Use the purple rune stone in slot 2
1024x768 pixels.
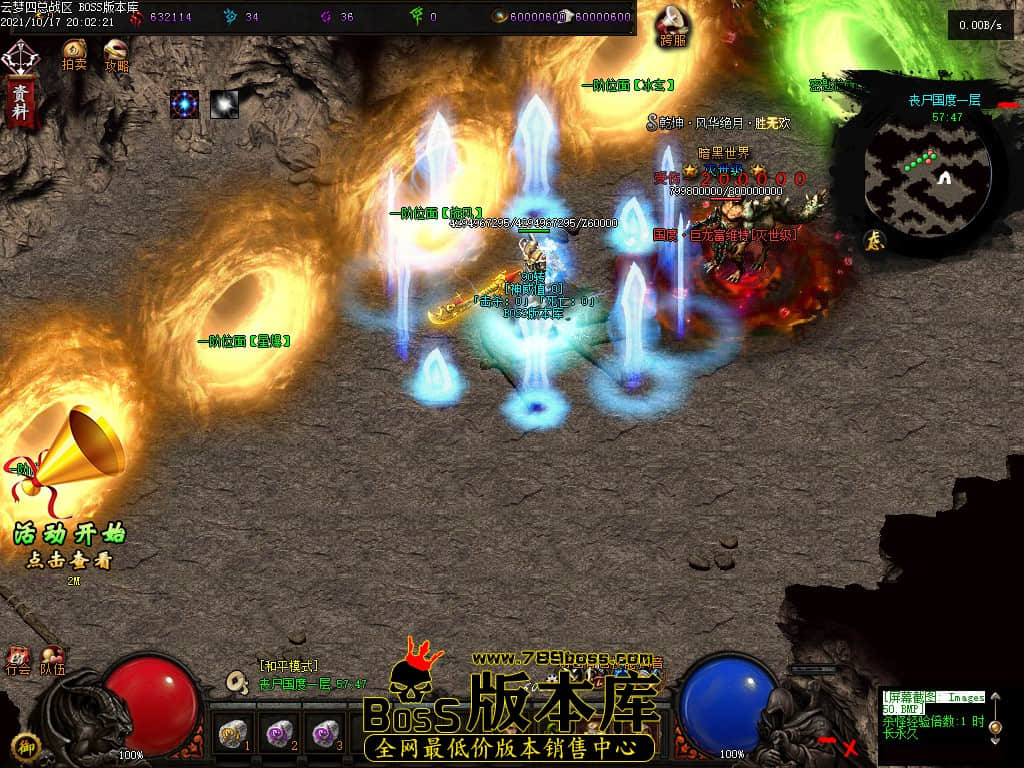pos(278,735)
